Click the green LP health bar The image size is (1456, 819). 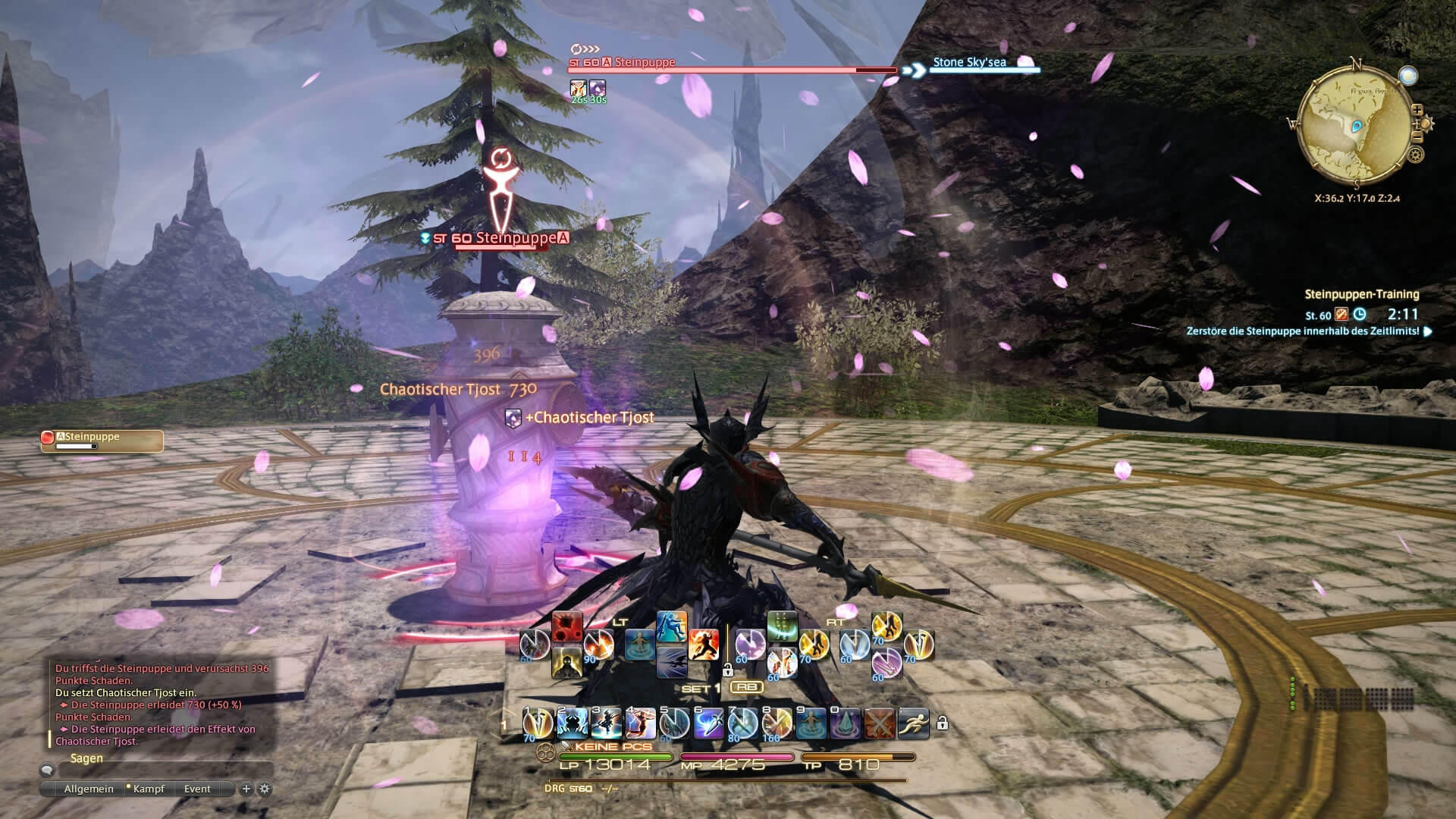pyautogui.click(x=615, y=756)
